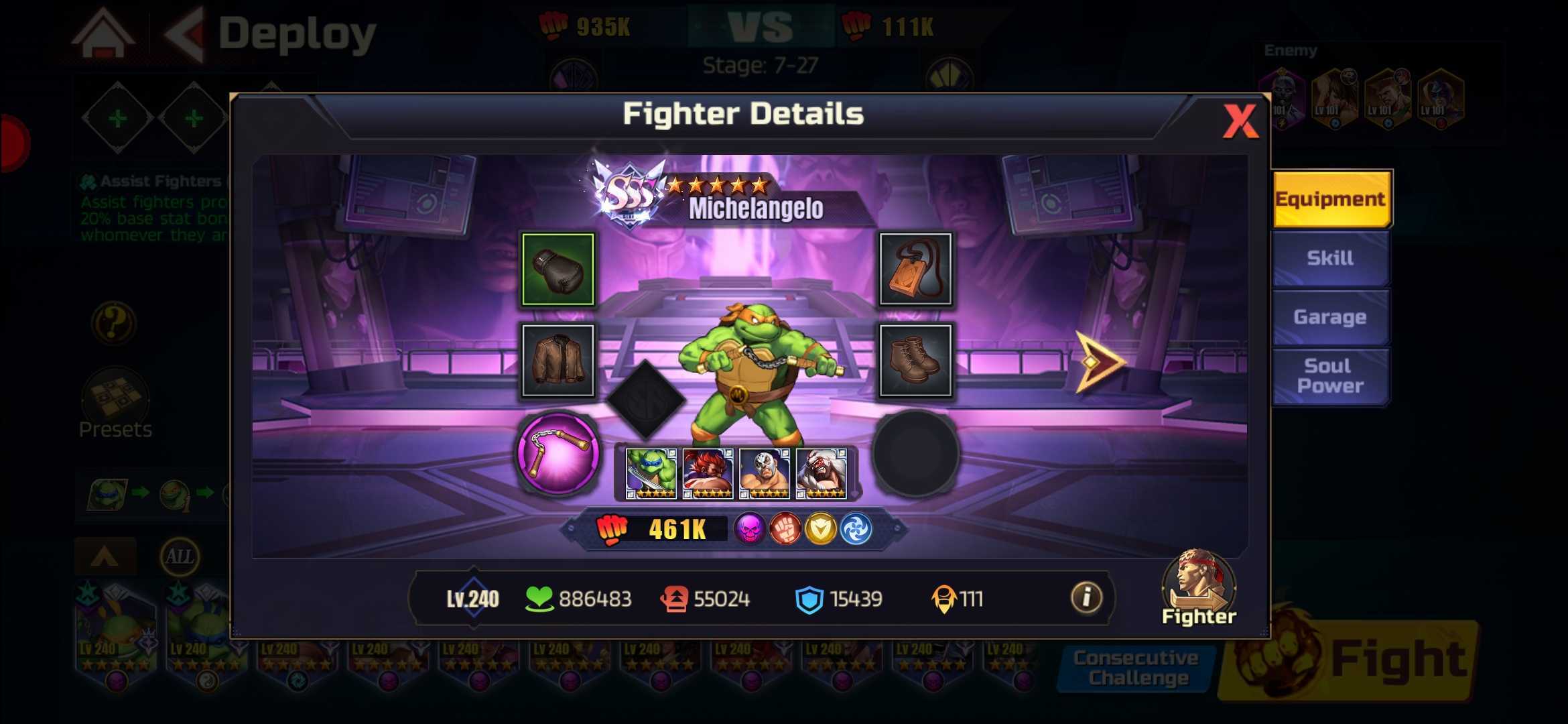This screenshot has height=724, width=1568.
Task: Select the masked wrestler portrait
Action: [765, 474]
